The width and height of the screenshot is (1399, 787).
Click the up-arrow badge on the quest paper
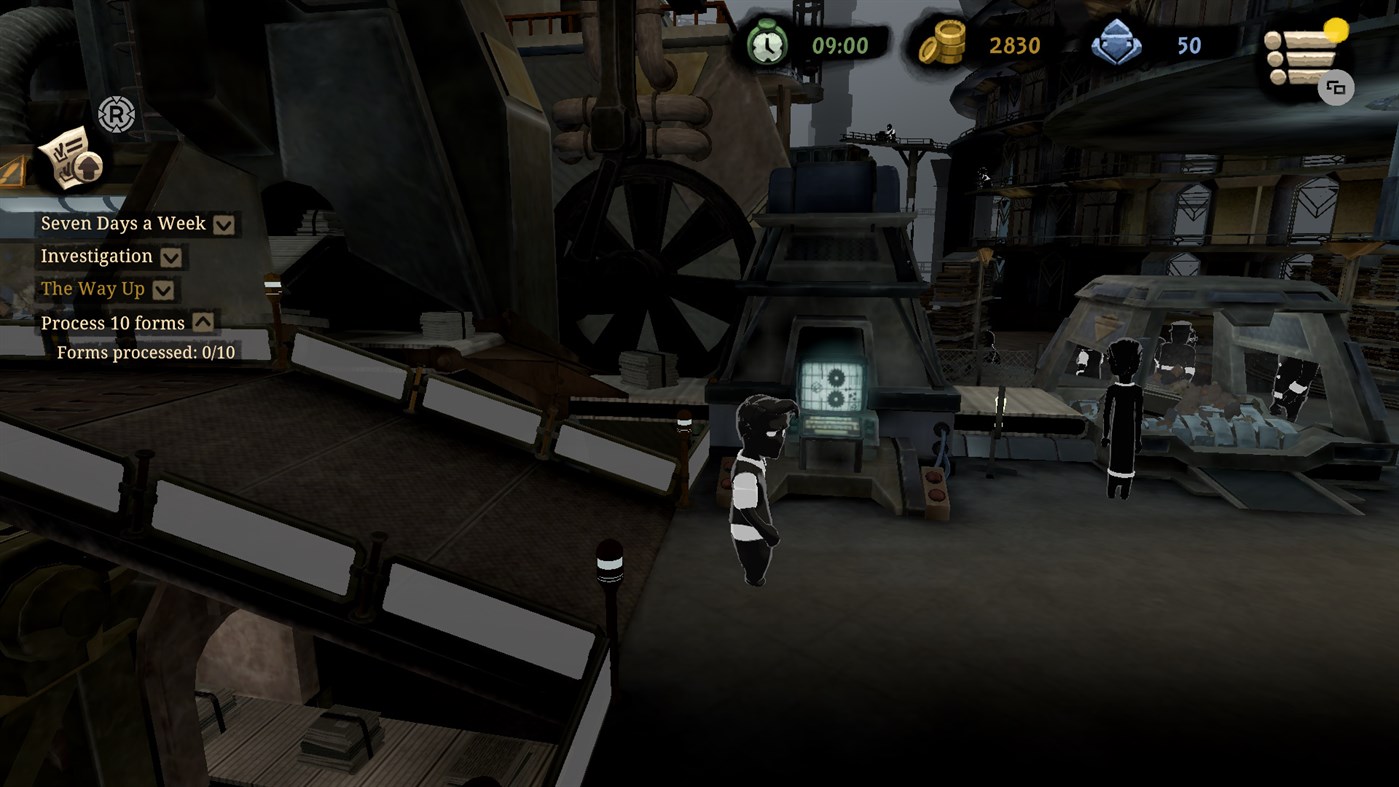click(88, 166)
